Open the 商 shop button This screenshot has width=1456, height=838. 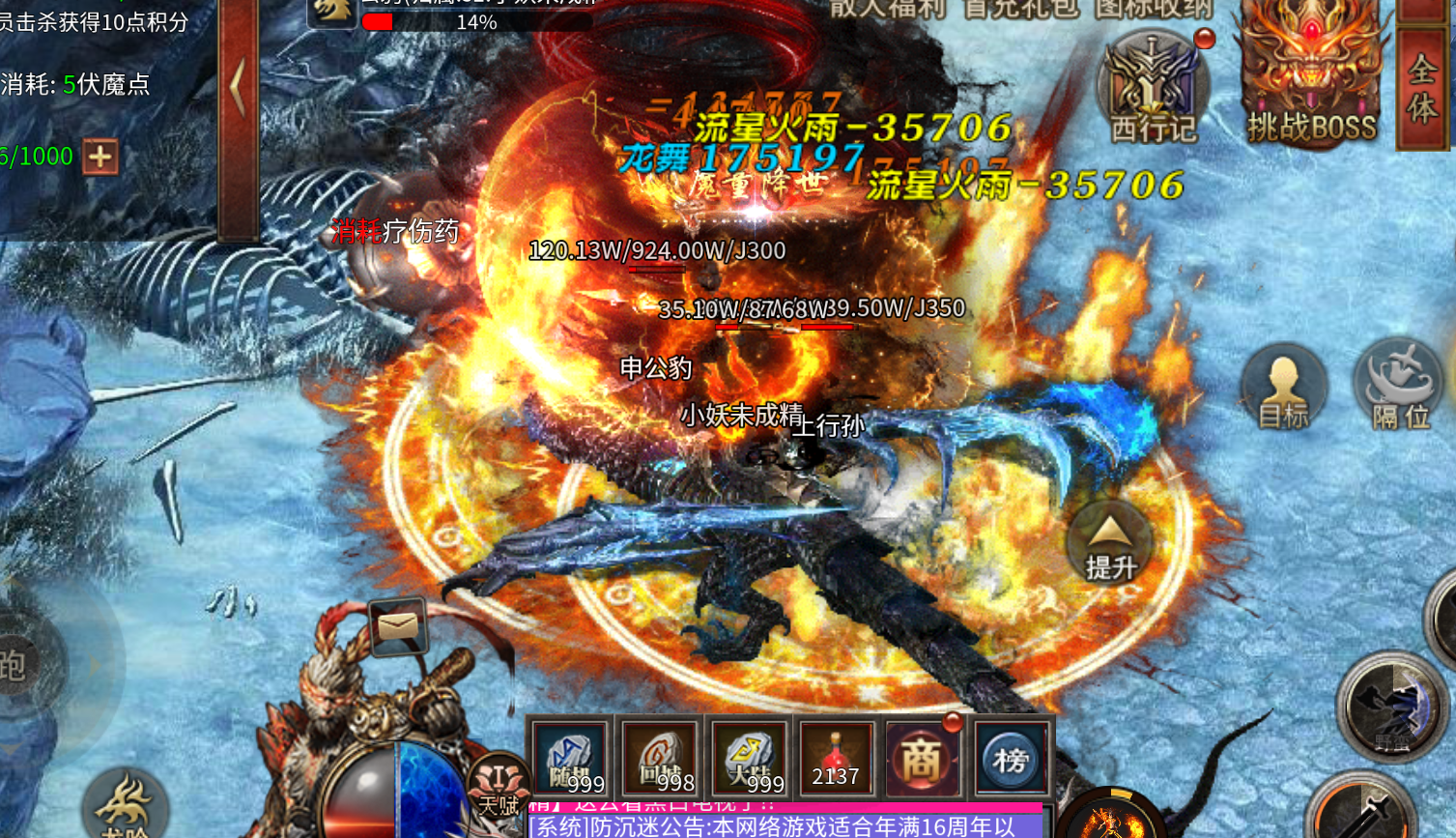[922, 760]
